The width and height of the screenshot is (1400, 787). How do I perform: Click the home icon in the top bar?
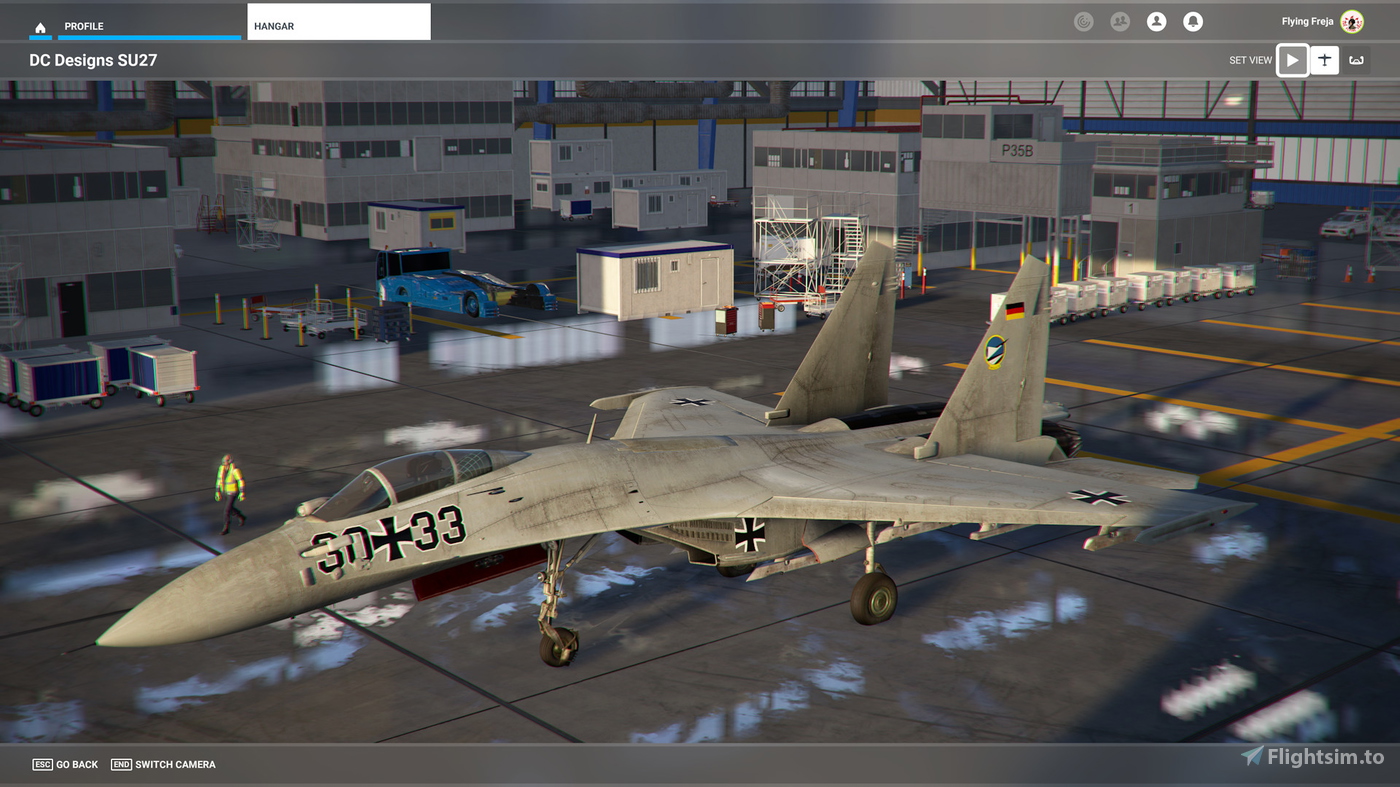pyautogui.click(x=39, y=26)
